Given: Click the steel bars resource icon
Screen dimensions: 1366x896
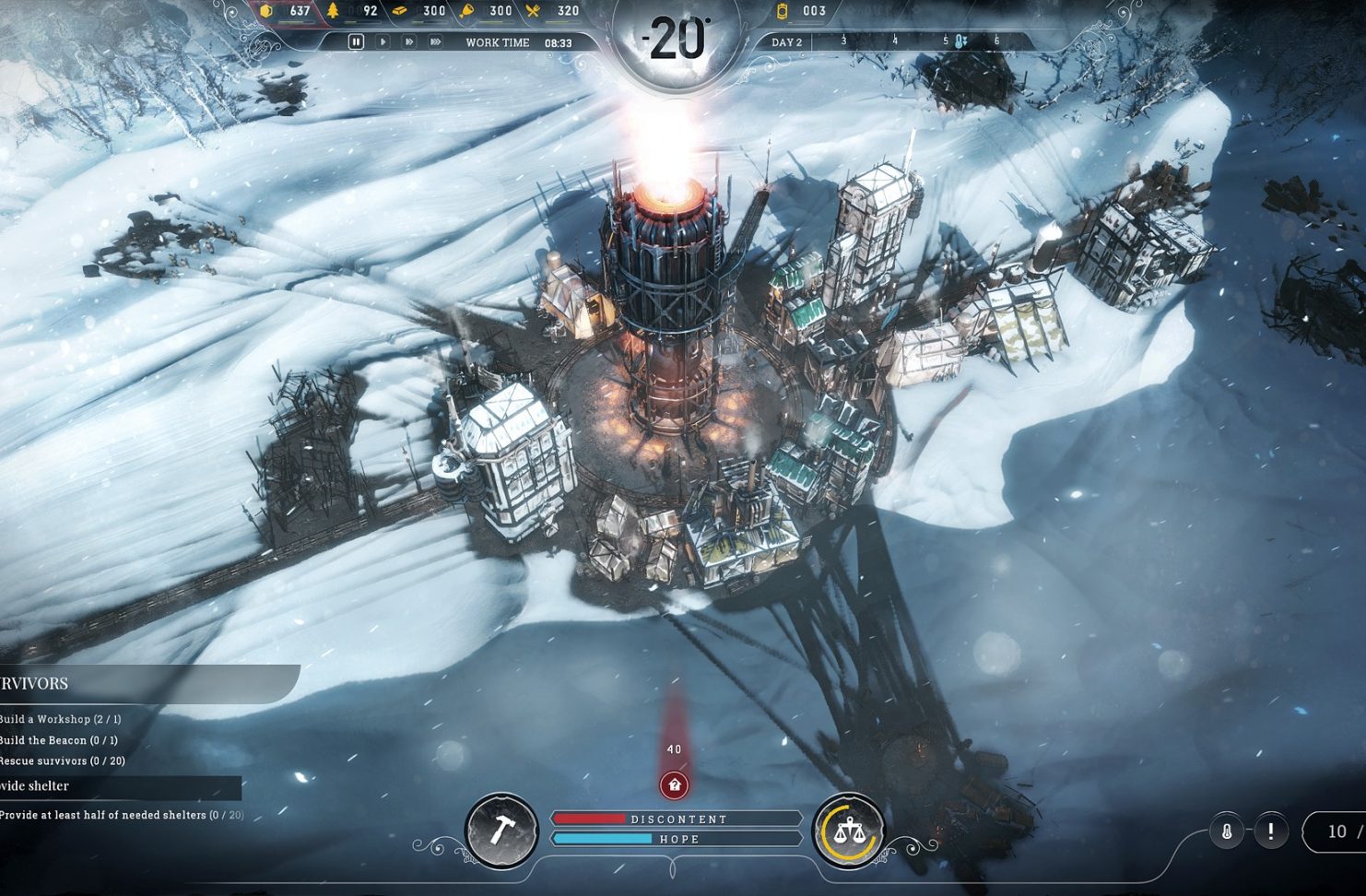Looking at the screenshot, I should click(x=400, y=11).
